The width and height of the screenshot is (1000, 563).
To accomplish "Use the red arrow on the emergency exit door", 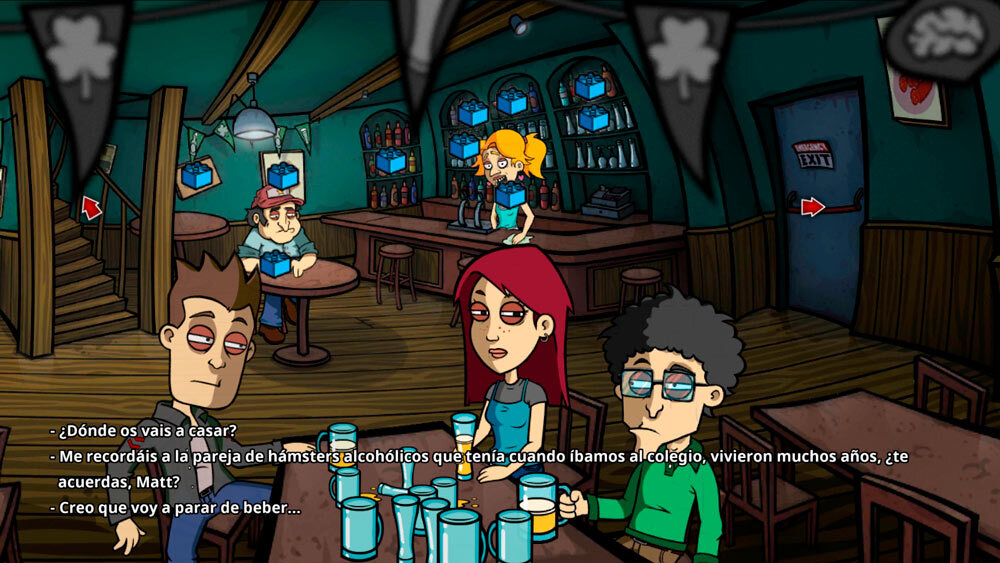I will [x=812, y=207].
